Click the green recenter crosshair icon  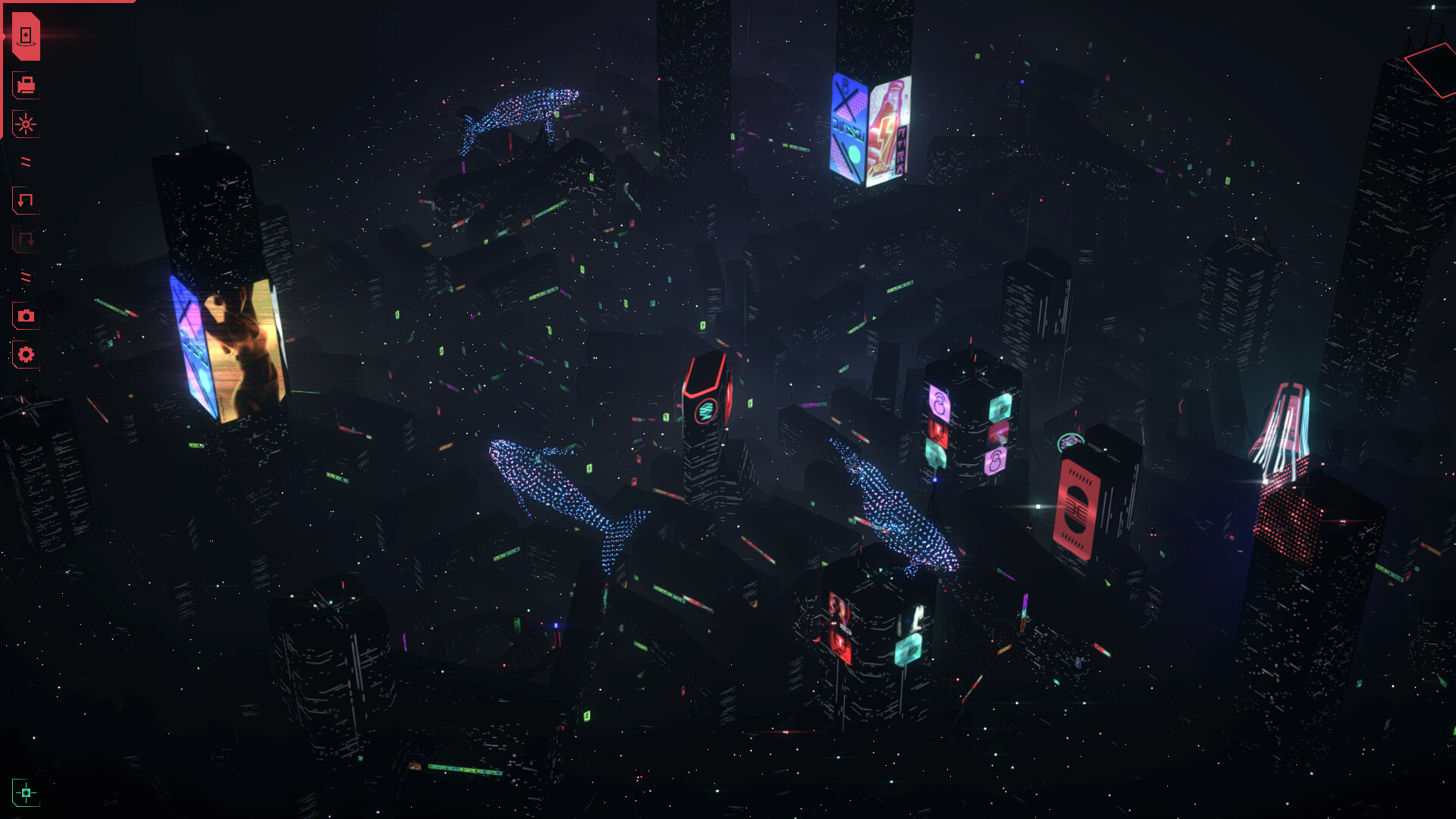pos(27,792)
